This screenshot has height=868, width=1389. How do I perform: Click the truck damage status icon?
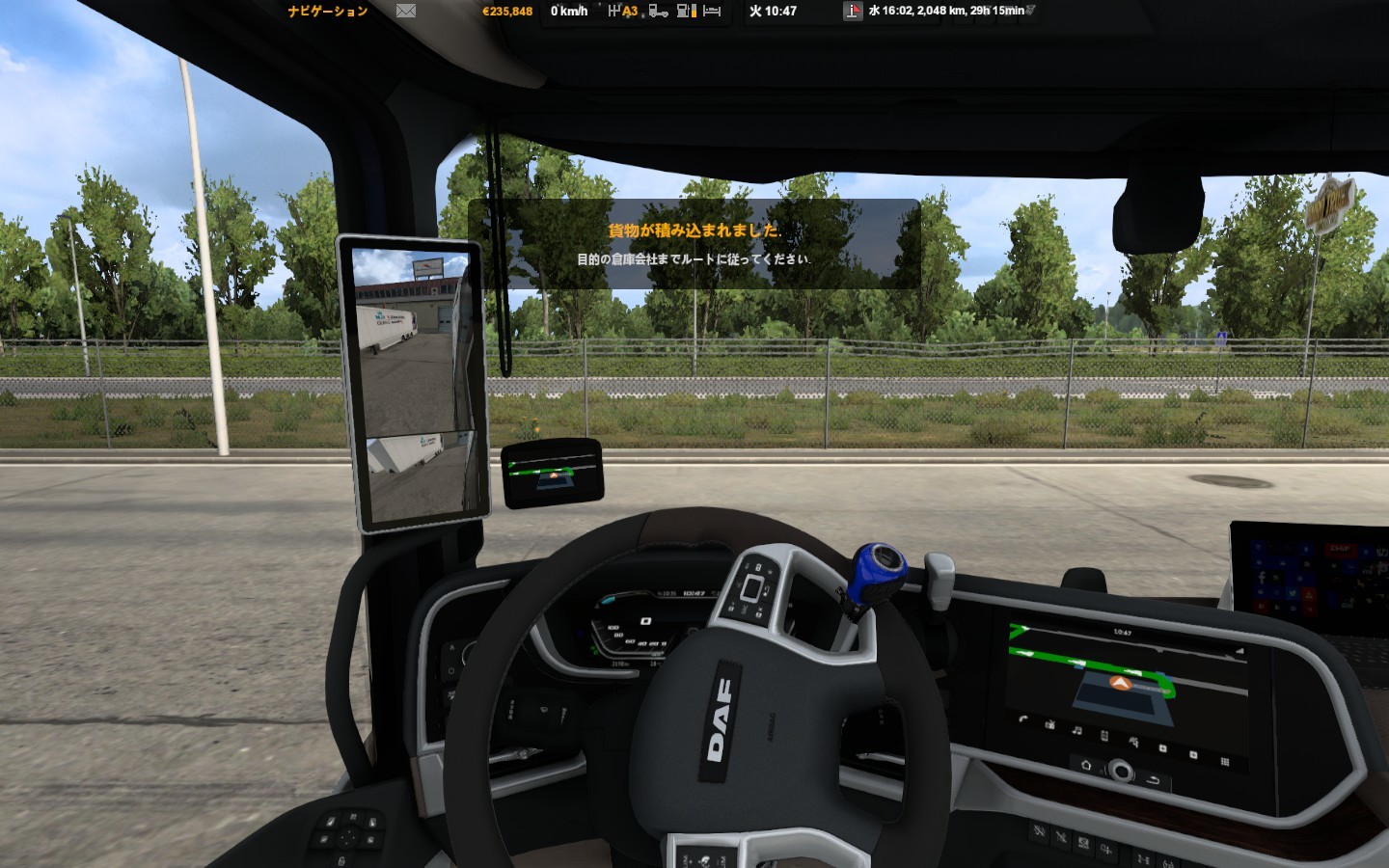coord(659,12)
